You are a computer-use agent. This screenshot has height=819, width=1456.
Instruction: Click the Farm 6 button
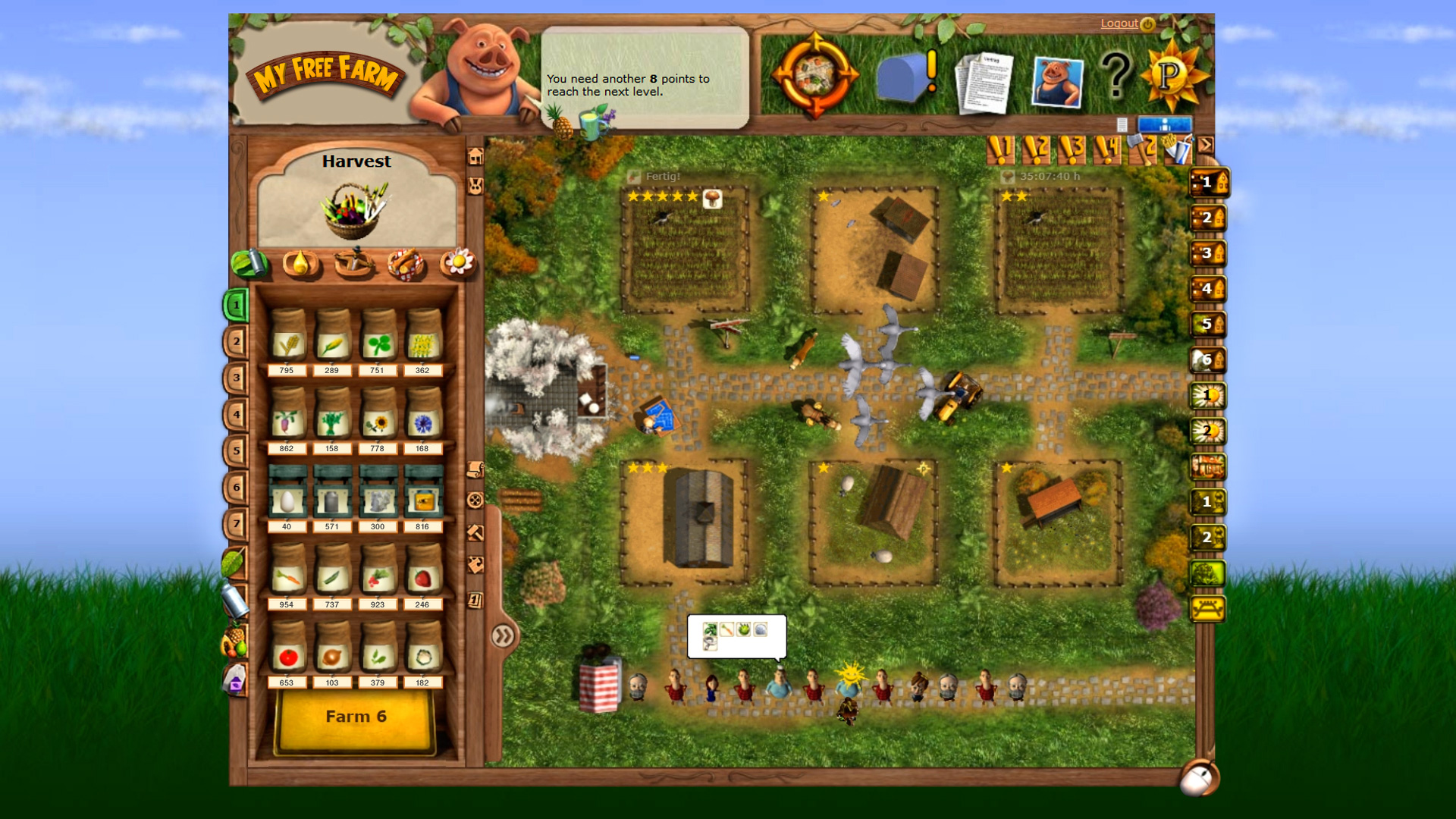click(355, 715)
